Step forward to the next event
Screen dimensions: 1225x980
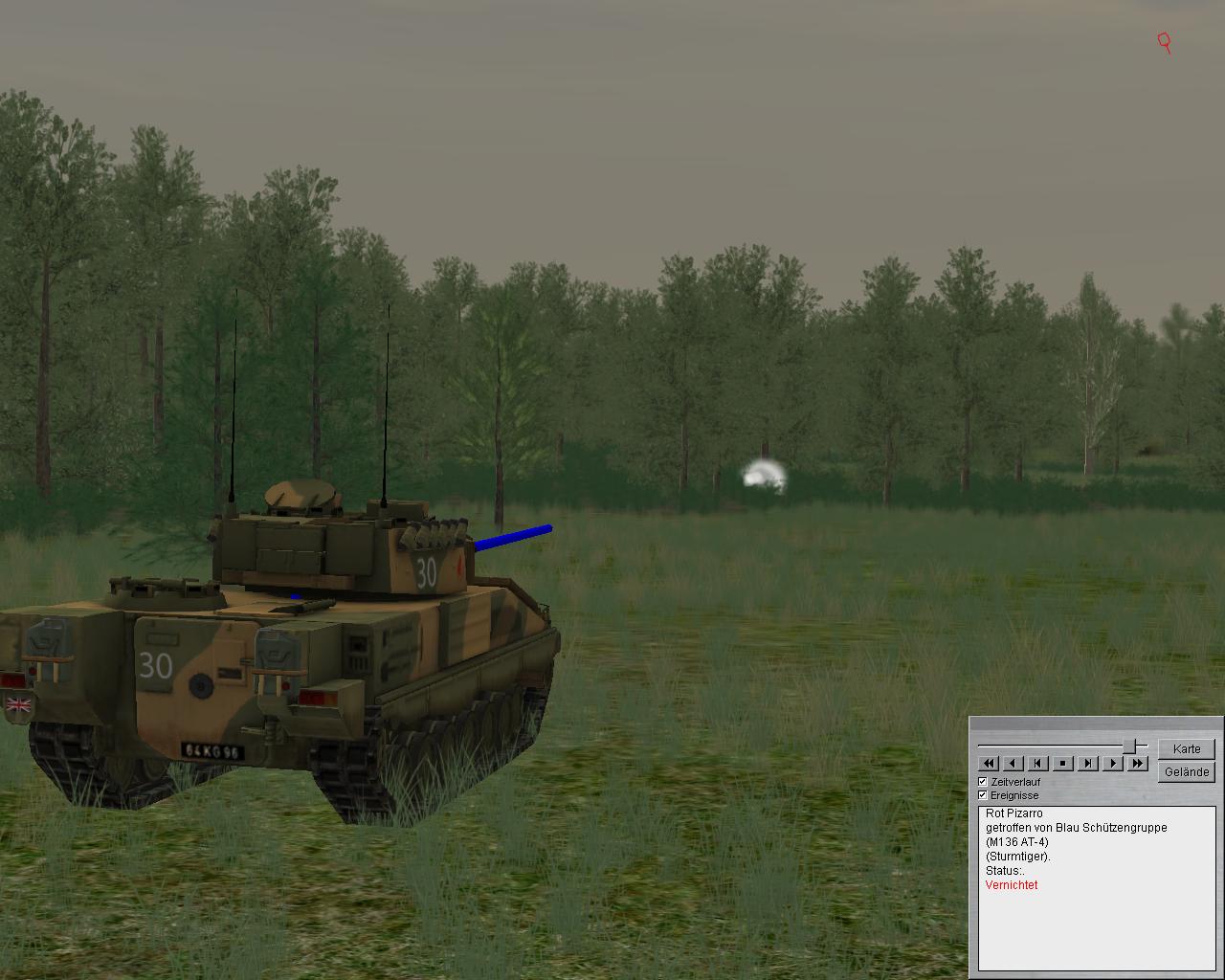[1088, 763]
